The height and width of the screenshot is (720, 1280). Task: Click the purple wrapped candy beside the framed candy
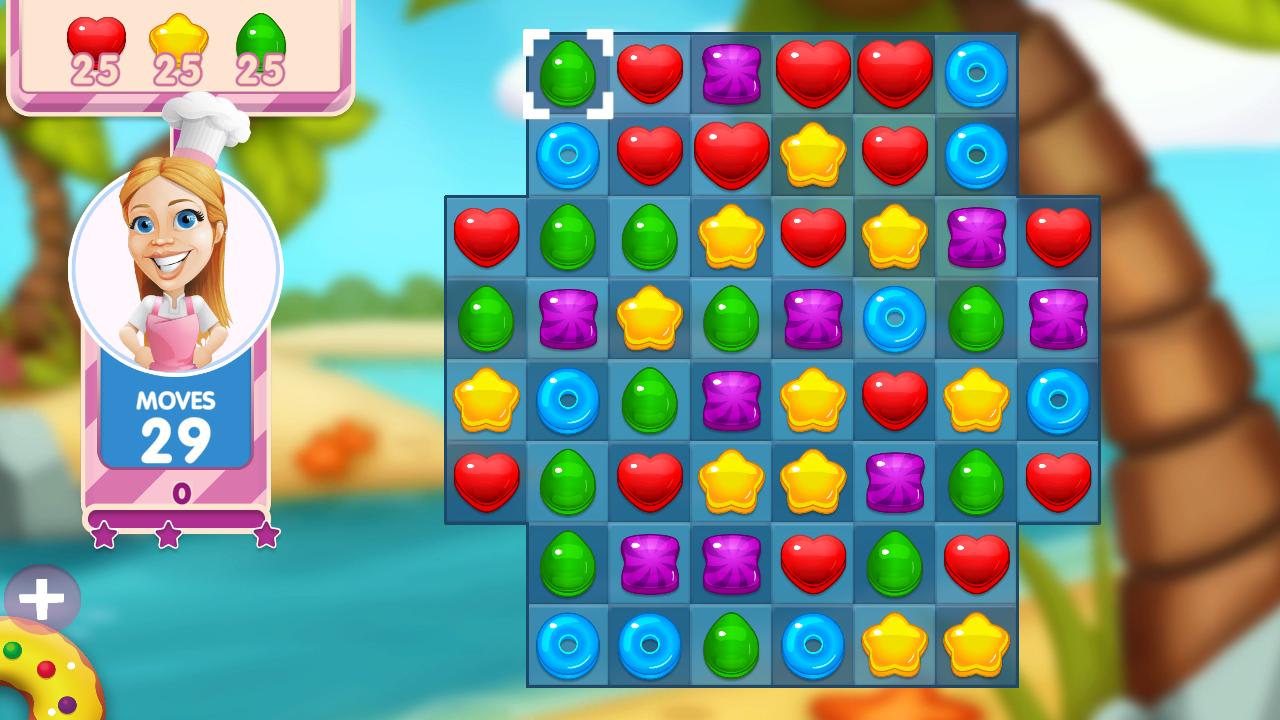(731, 72)
